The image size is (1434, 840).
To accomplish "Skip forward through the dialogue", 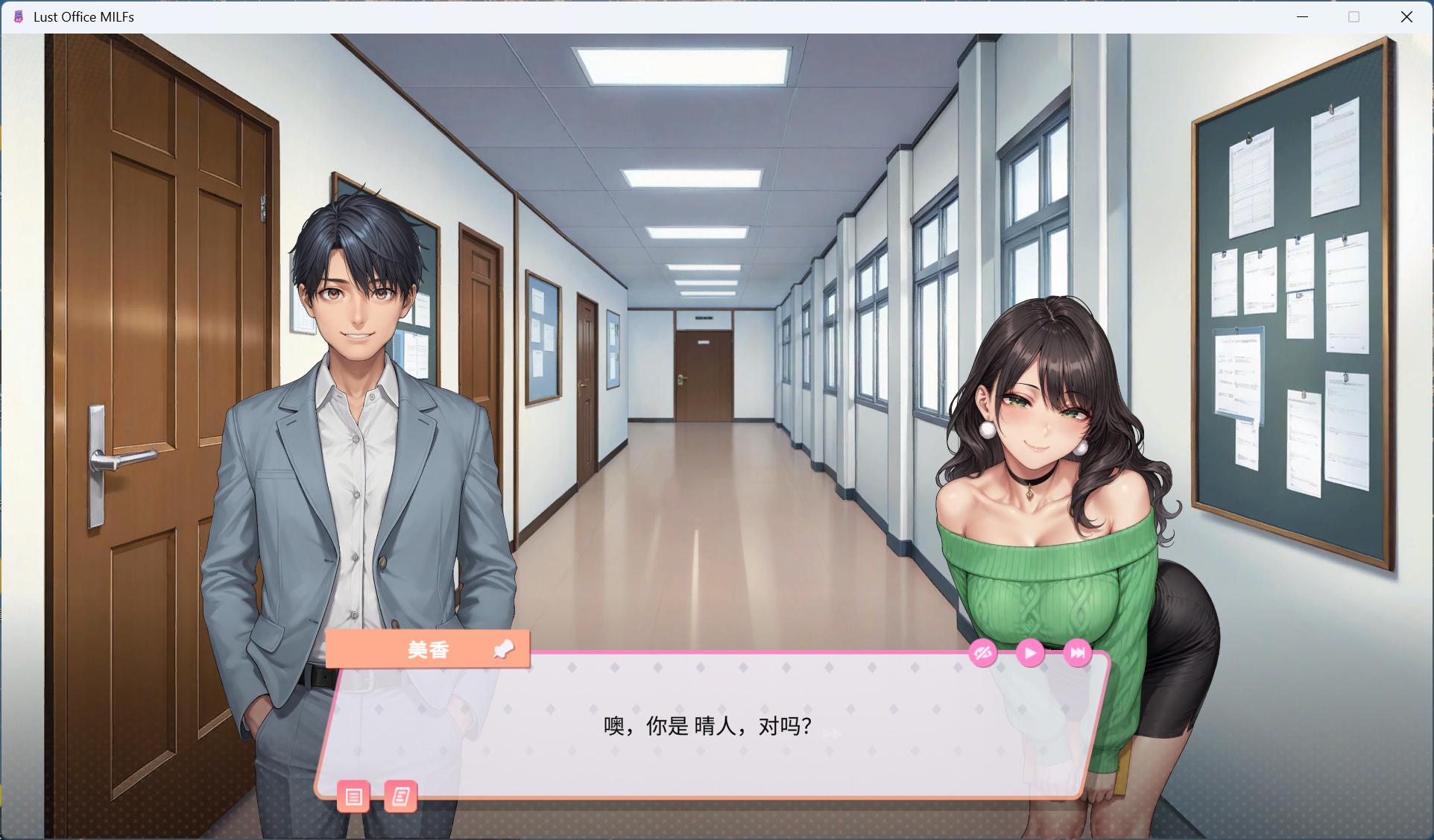I will tap(1078, 653).
